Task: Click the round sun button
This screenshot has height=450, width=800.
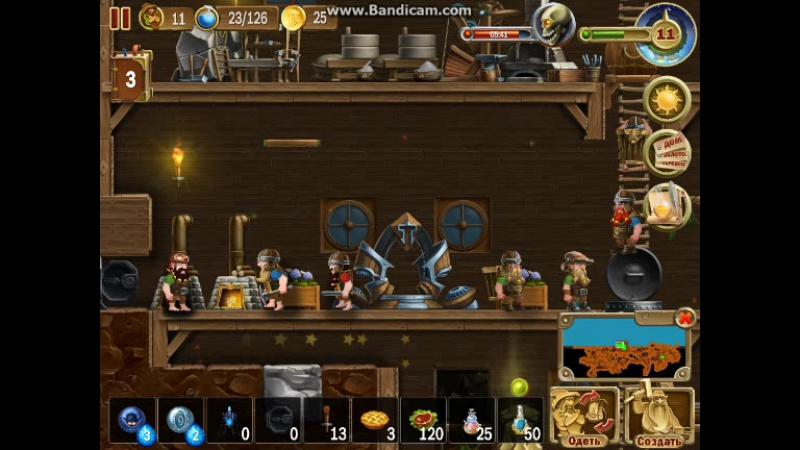Action: coord(667,100)
